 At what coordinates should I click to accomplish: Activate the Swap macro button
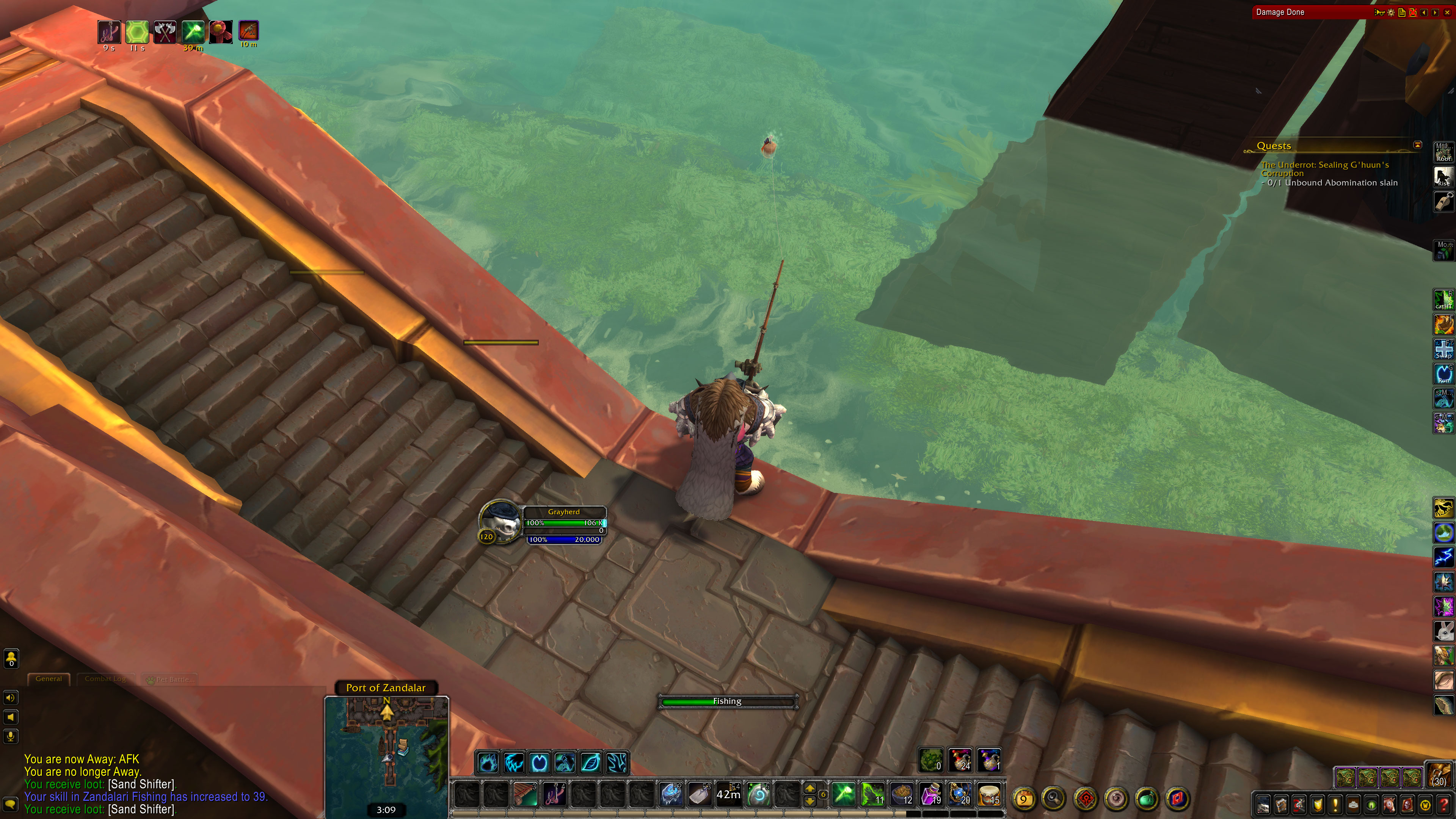click(x=1443, y=349)
